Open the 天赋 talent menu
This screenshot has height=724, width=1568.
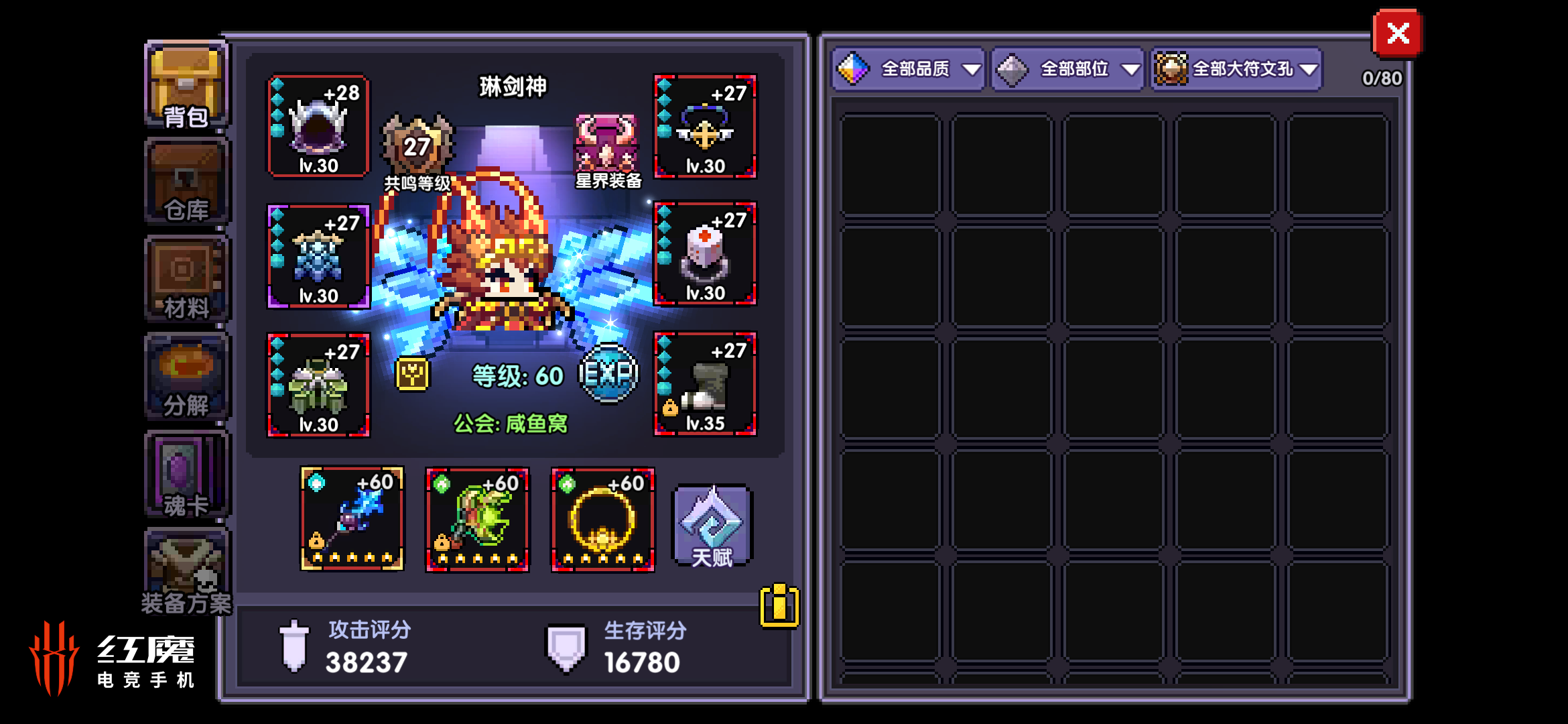(x=710, y=526)
